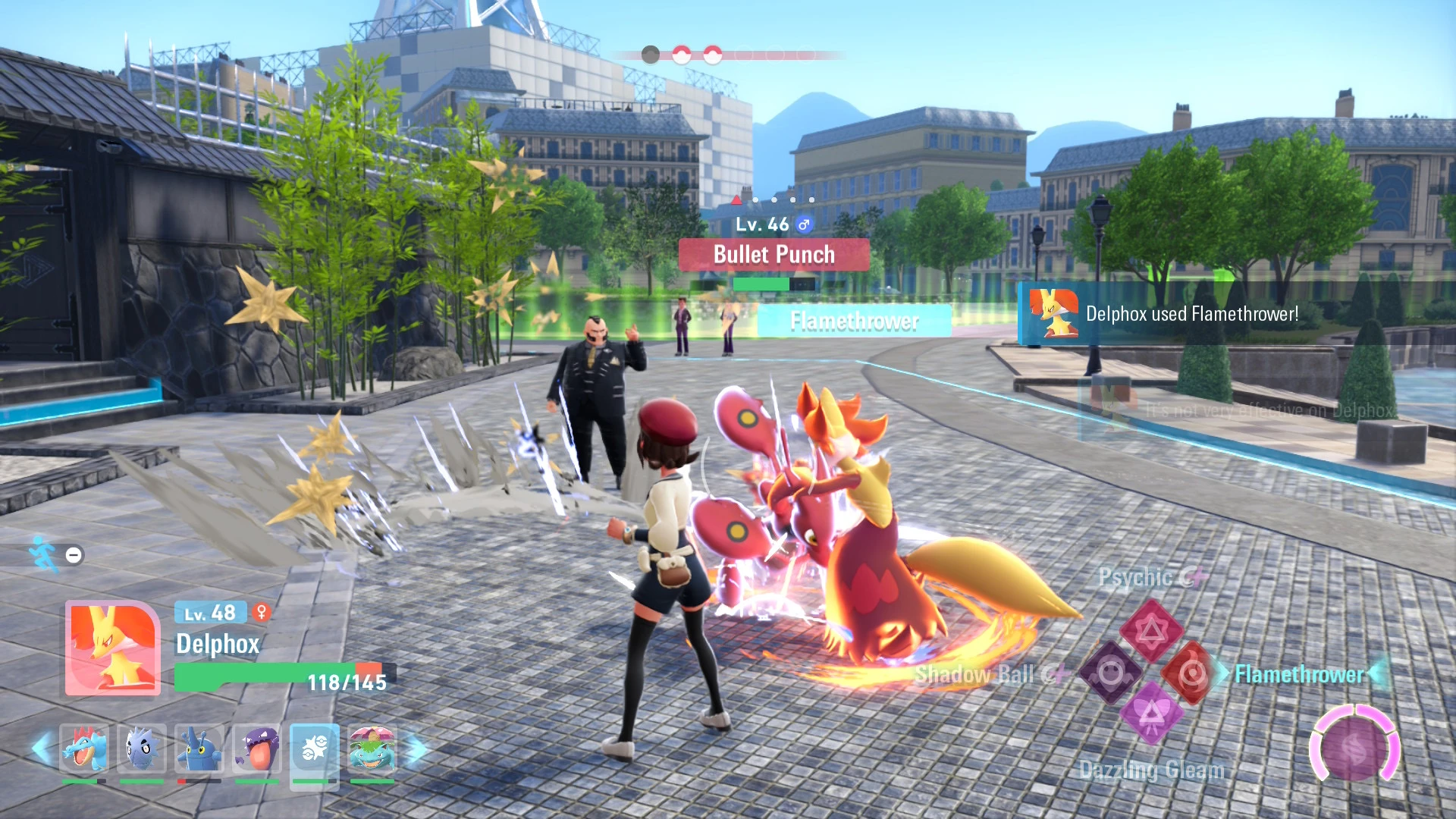Open Delphox's portrait card

[113, 648]
